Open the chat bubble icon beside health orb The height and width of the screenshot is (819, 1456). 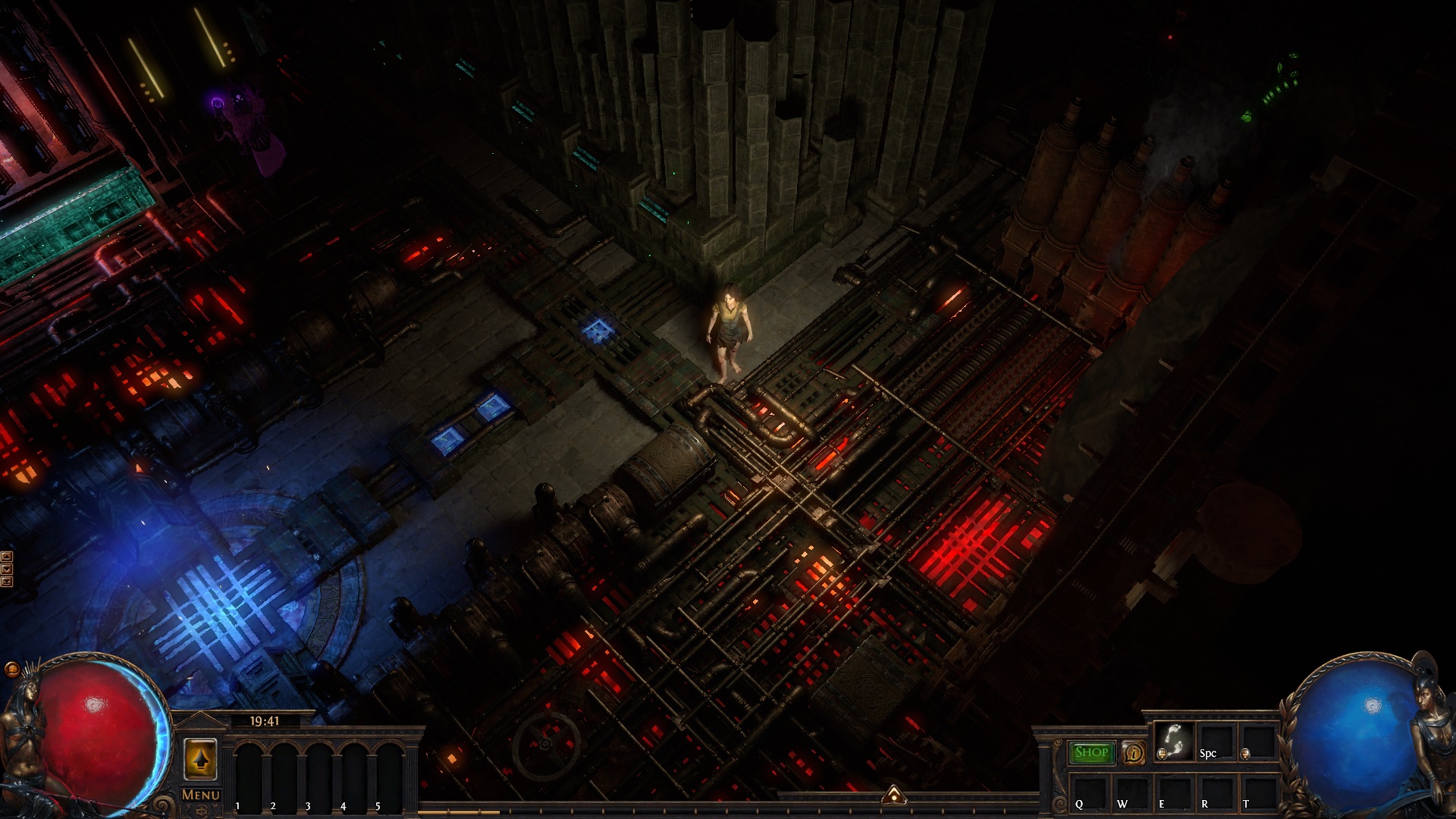(x=11, y=669)
